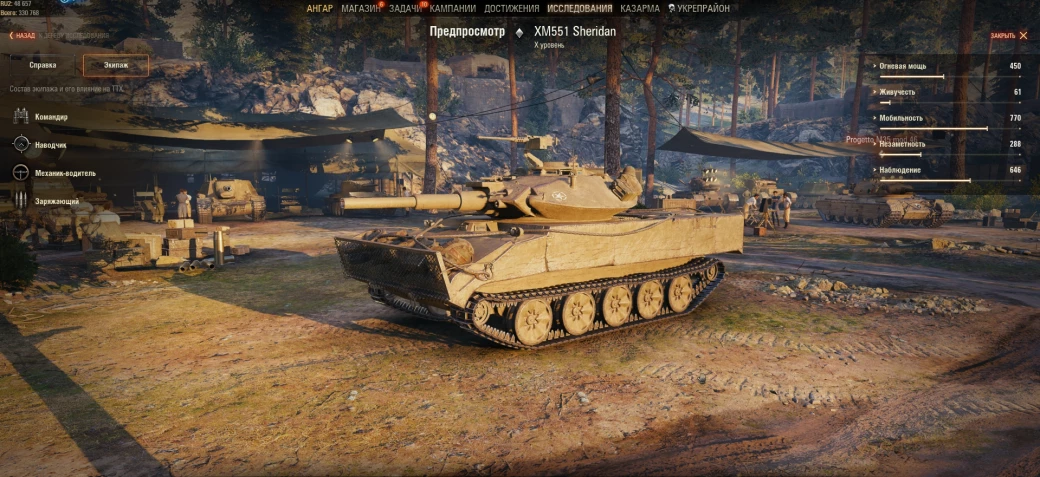Close the preview with Закрыть
Viewport: 1040px width, 477px height.
point(1008,35)
